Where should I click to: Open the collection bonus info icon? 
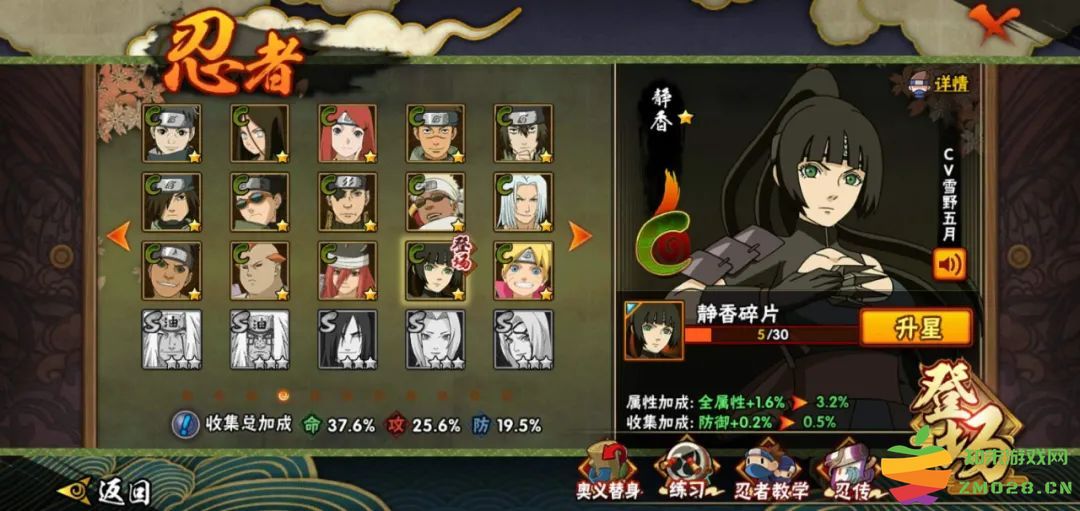pyautogui.click(x=185, y=424)
